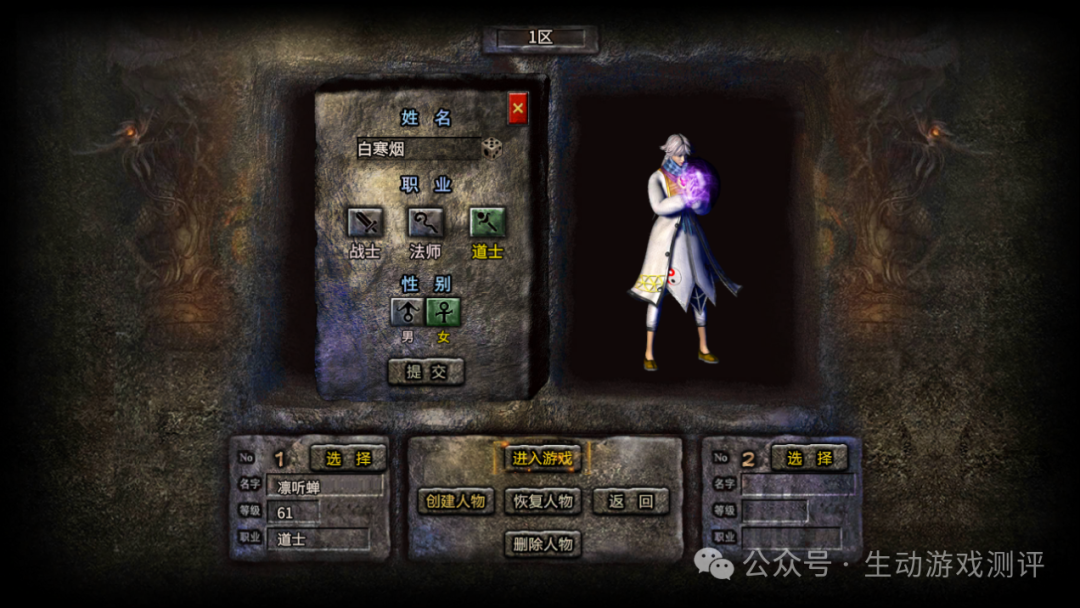1080x608 pixels.
Task: Click the character name input field
Action: pos(417,150)
